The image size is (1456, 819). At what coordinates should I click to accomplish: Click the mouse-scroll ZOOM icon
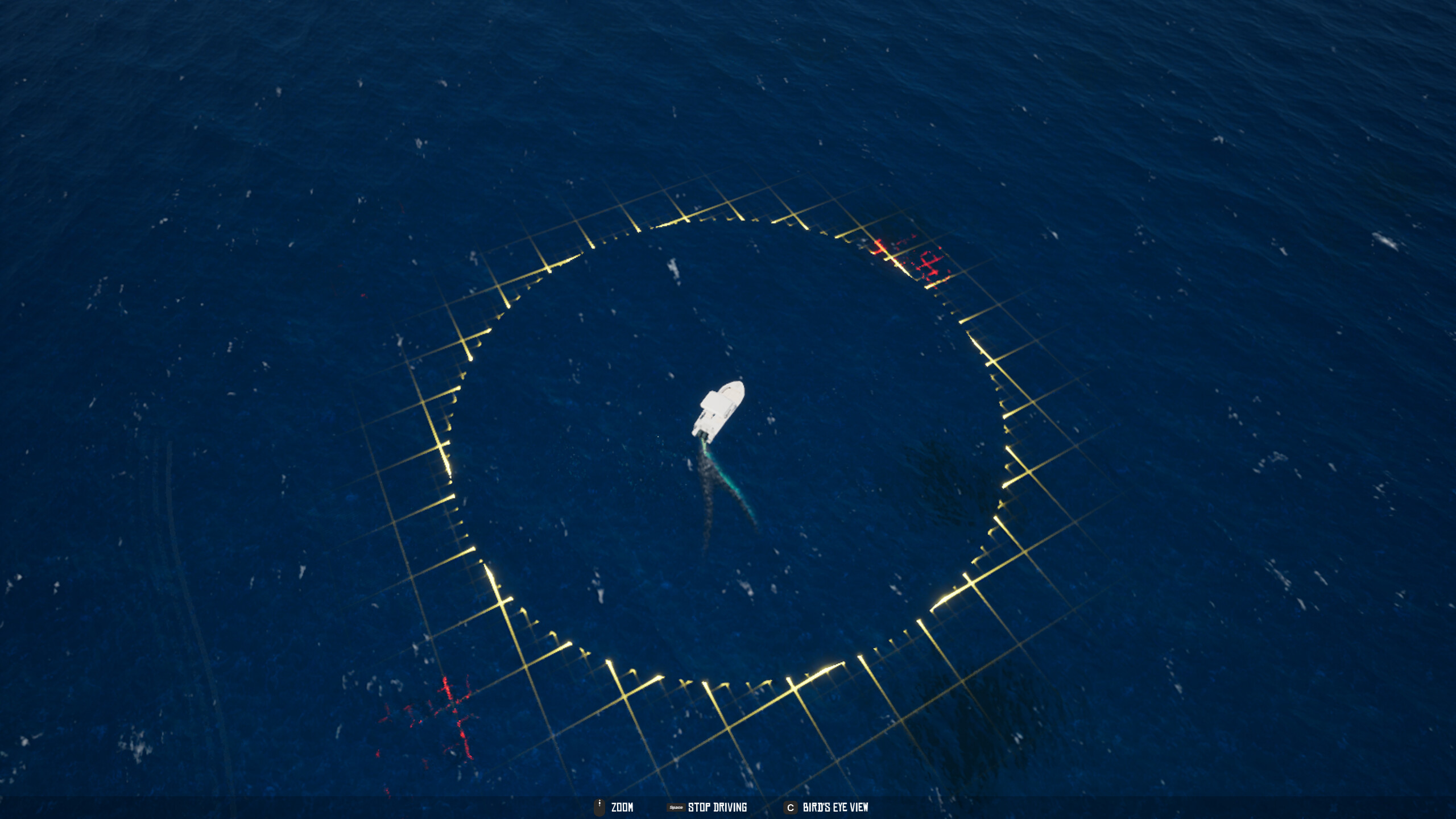[x=600, y=806]
